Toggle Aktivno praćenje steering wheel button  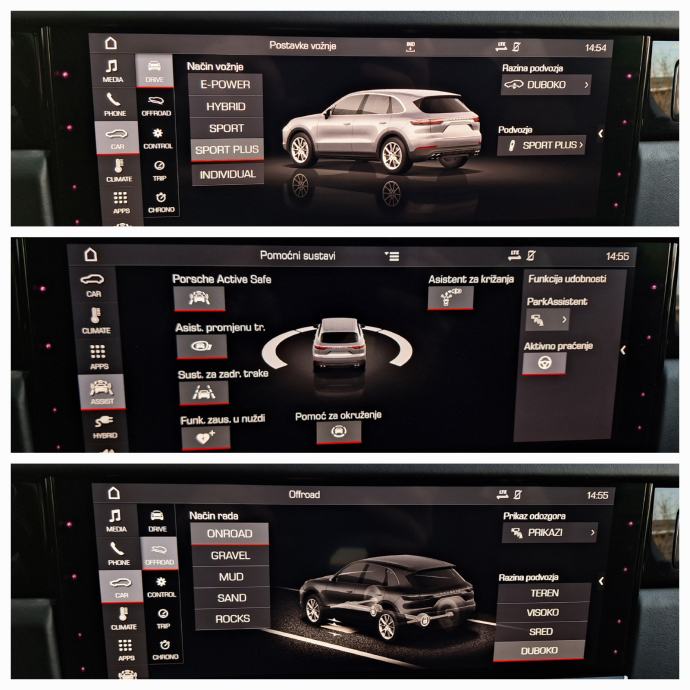click(544, 364)
